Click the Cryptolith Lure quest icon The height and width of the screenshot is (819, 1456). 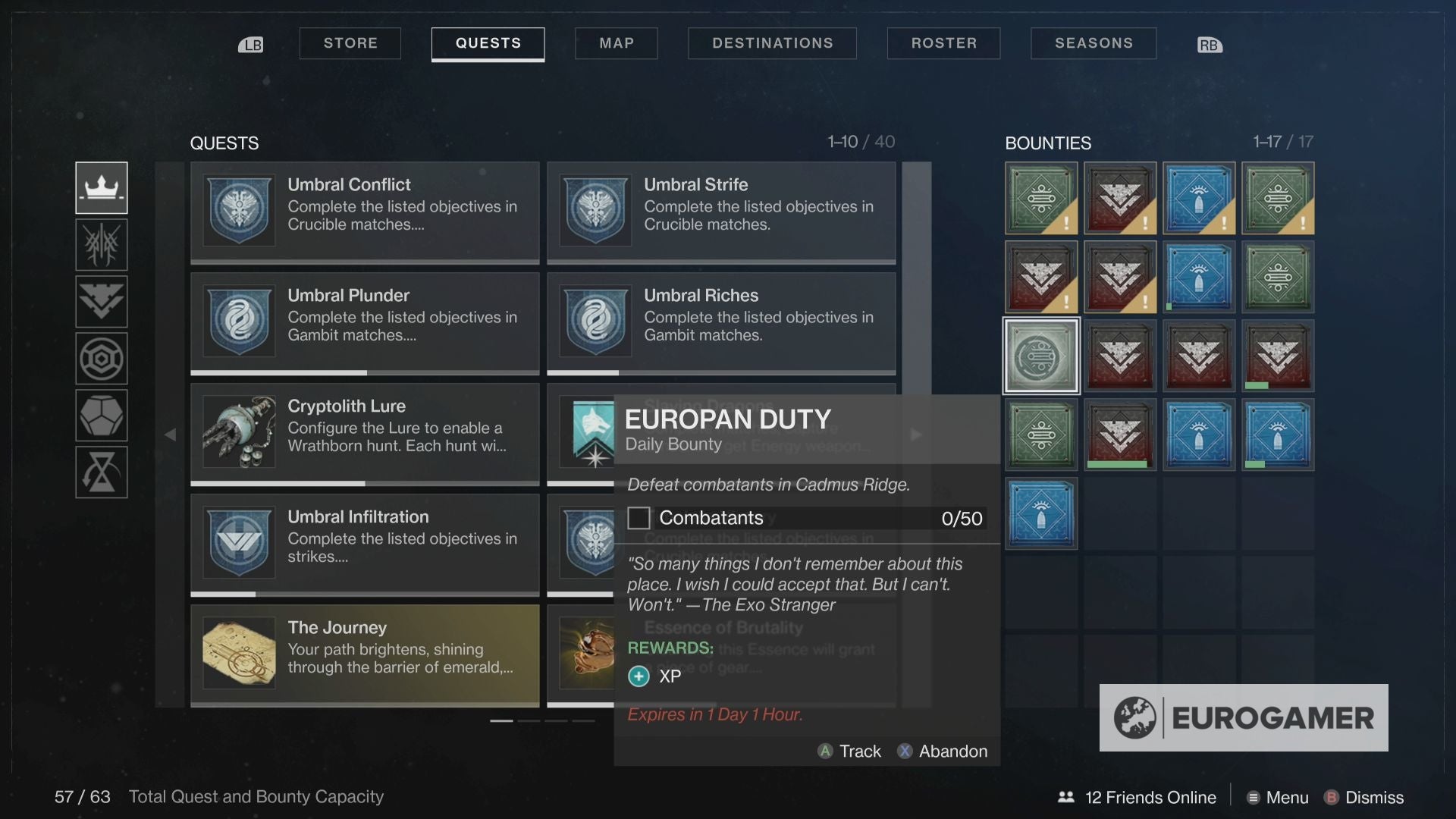point(238,433)
